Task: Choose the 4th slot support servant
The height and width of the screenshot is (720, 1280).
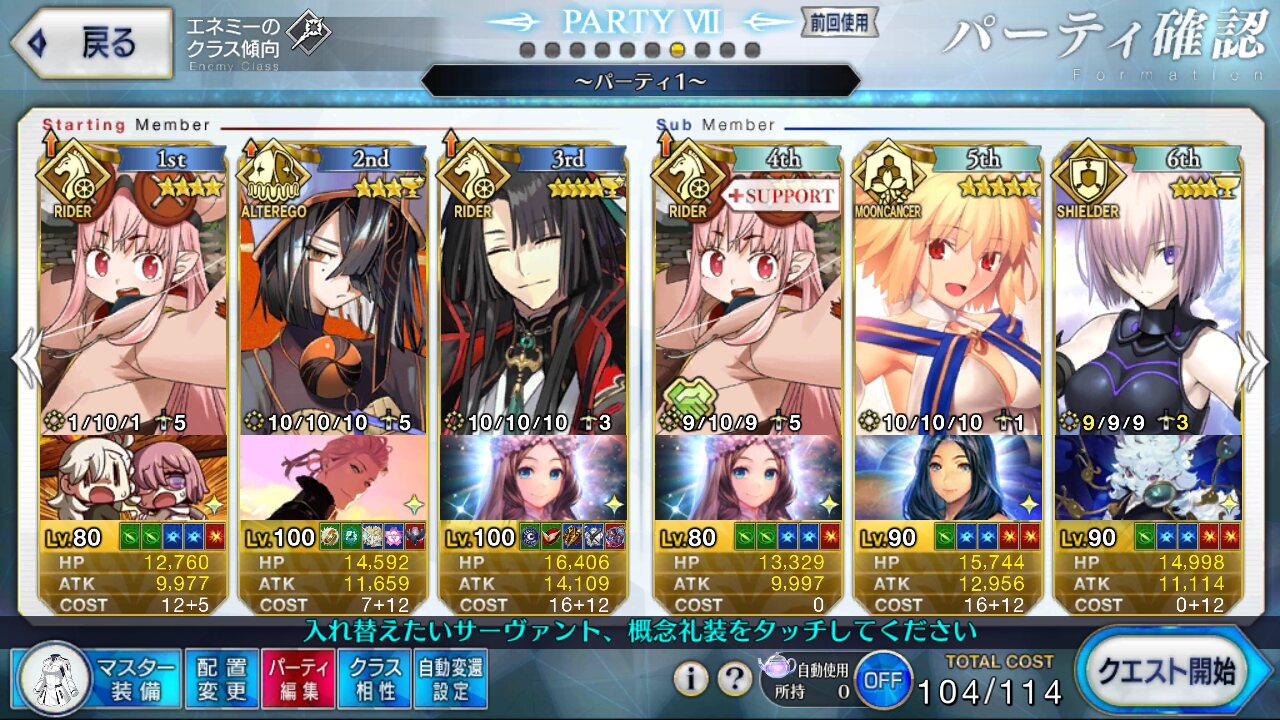Action: coord(748,300)
